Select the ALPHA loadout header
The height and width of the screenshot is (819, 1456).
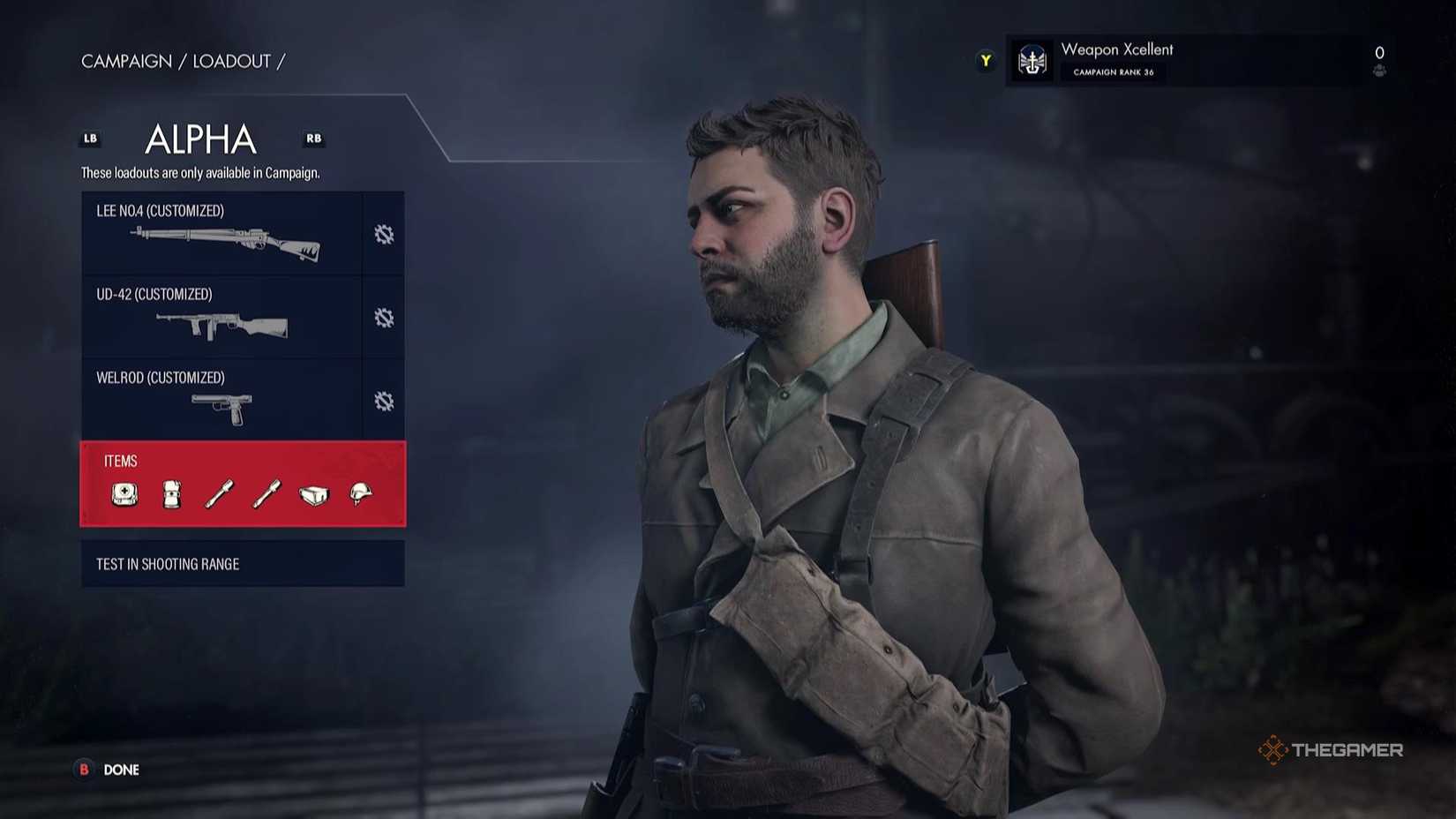pos(199,139)
